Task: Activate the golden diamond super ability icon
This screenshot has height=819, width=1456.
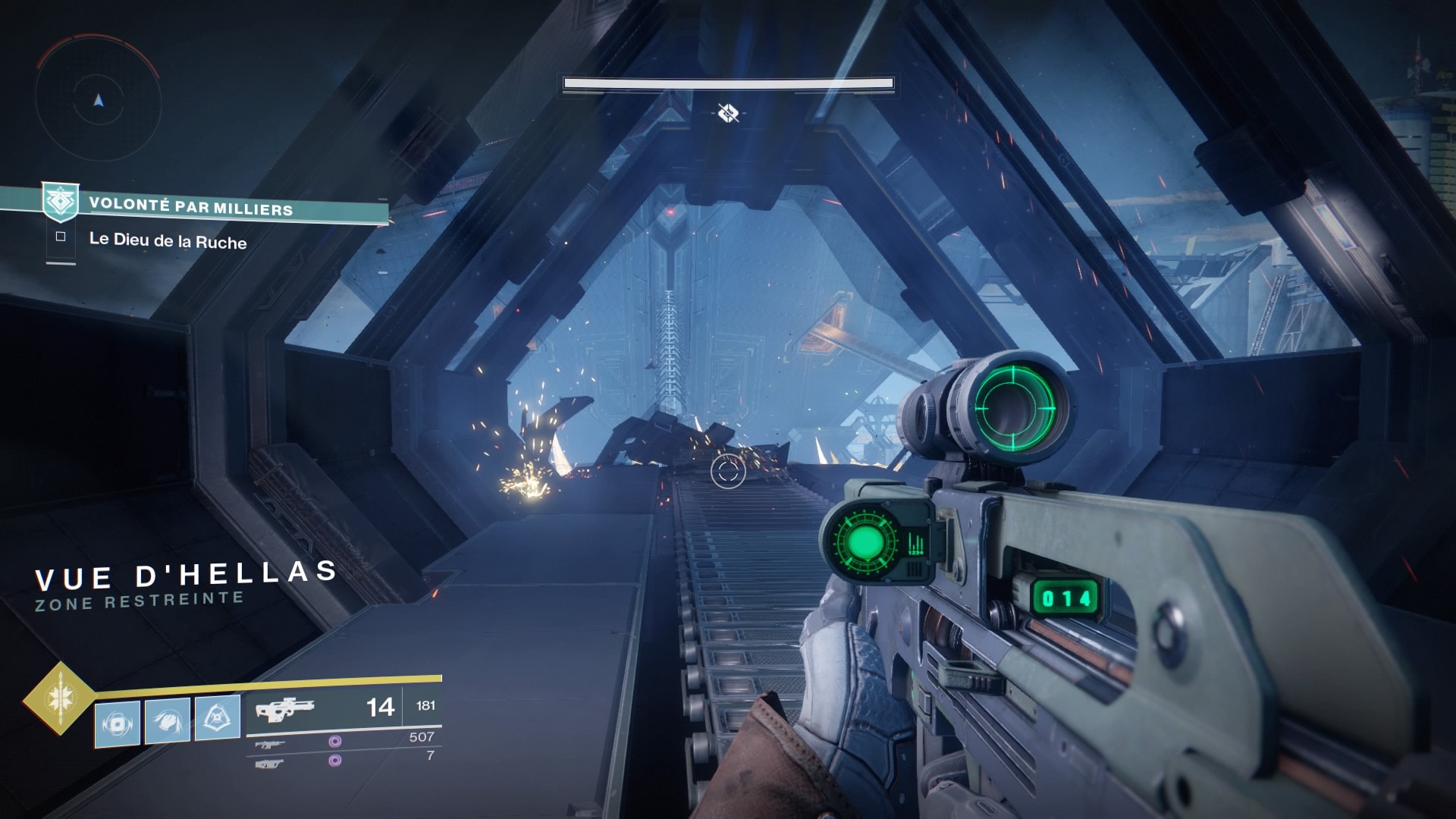Action: pos(59,698)
